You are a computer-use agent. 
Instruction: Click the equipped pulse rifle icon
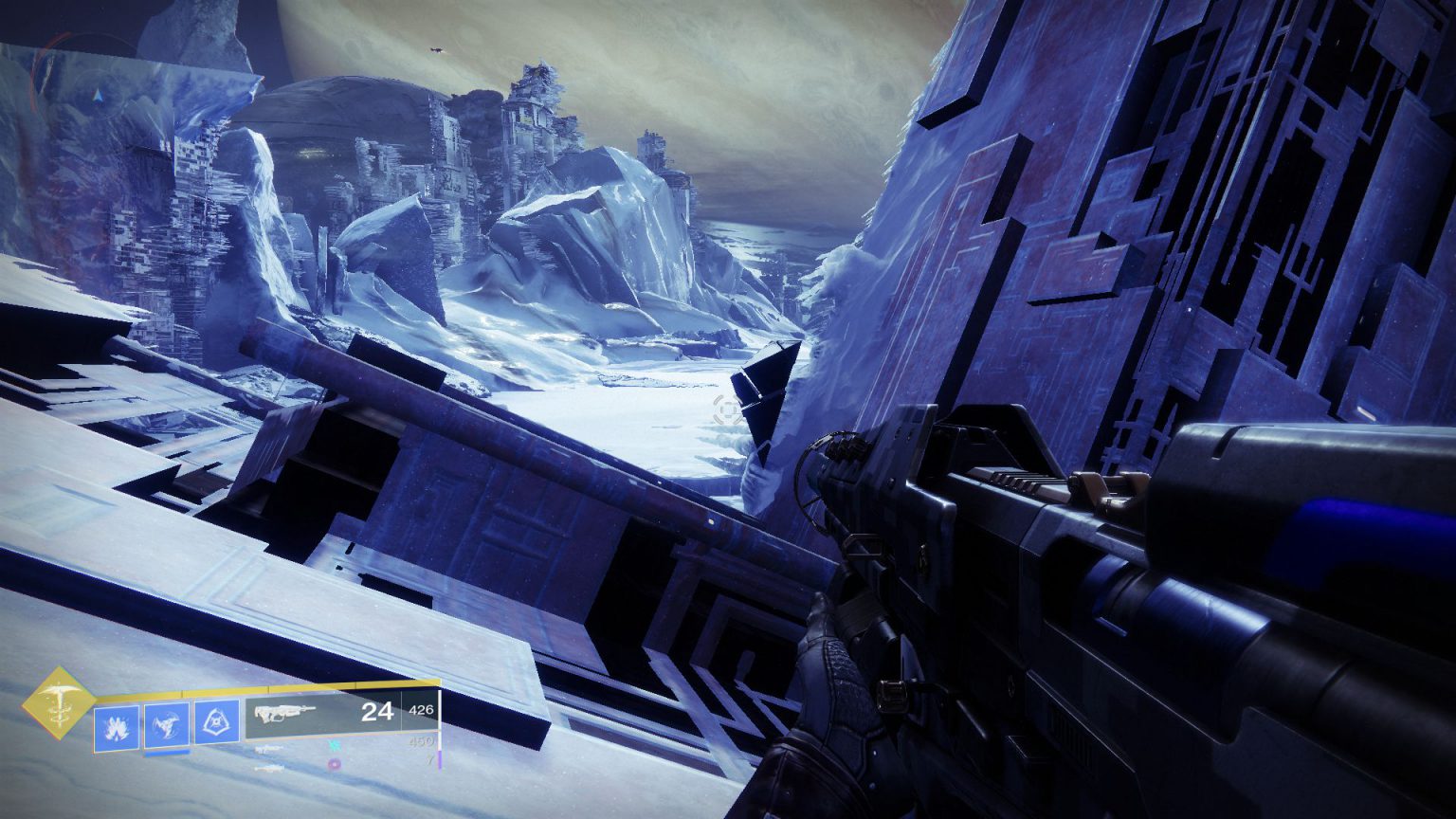click(284, 713)
